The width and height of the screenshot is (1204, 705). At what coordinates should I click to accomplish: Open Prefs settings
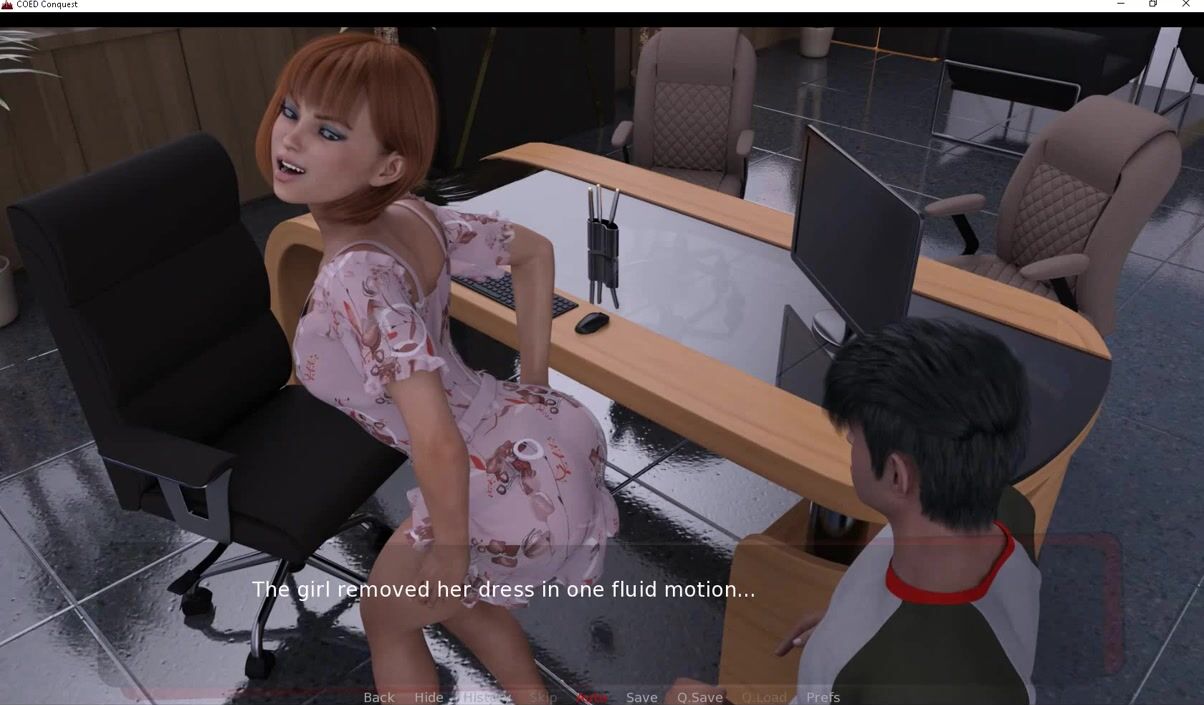[x=823, y=697]
